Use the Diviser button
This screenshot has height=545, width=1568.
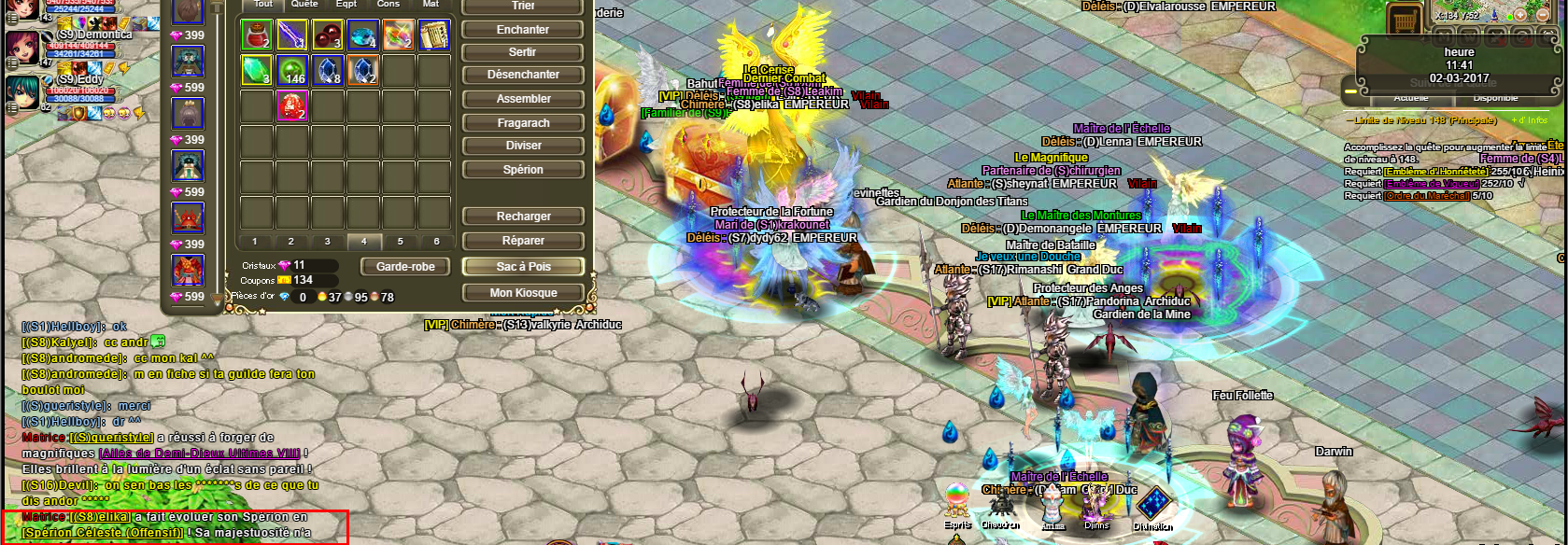(x=523, y=146)
